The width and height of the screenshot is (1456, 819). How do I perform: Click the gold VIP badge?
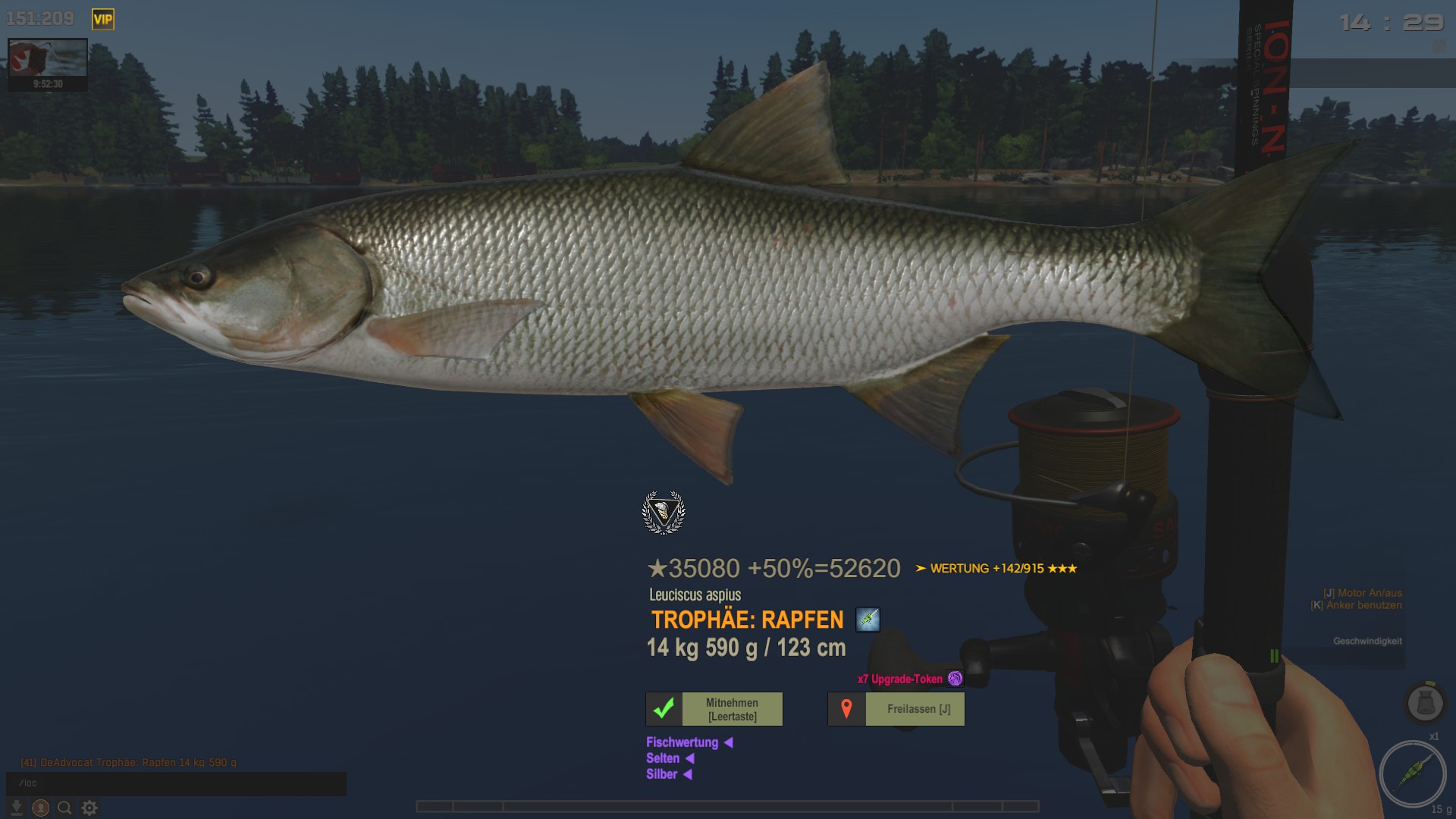pos(102,20)
